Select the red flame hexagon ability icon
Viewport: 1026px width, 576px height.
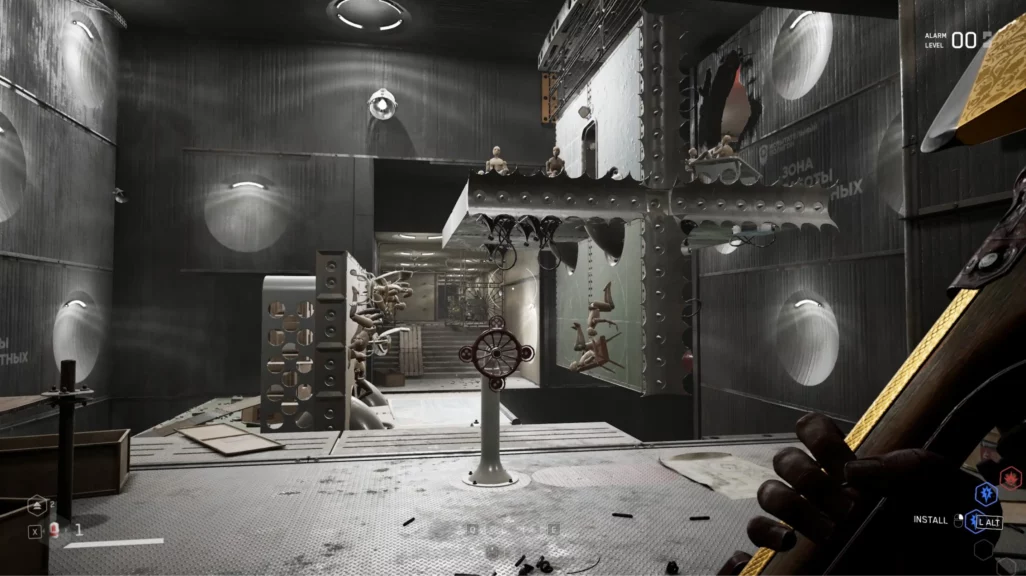point(1010,478)
